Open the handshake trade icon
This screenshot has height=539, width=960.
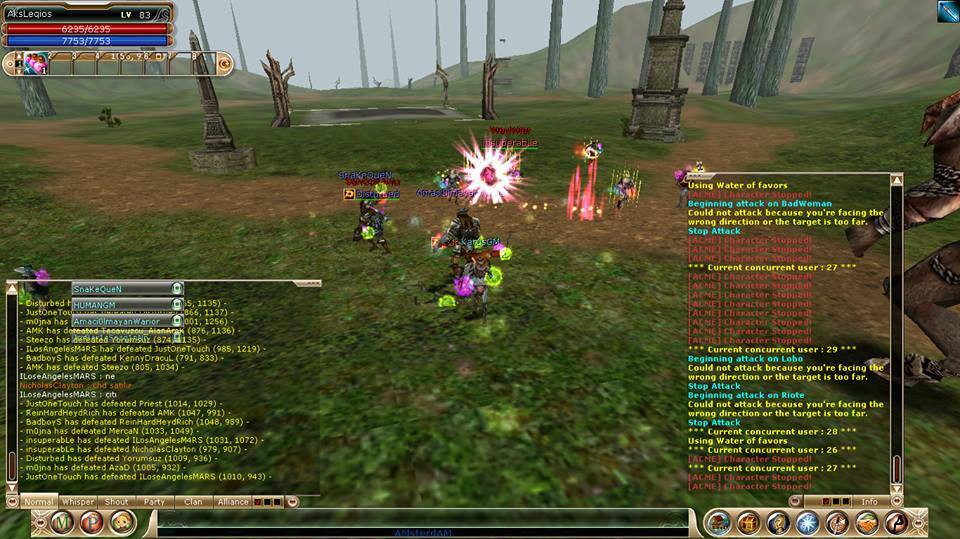pyautogui.click(x=867, y=523)
